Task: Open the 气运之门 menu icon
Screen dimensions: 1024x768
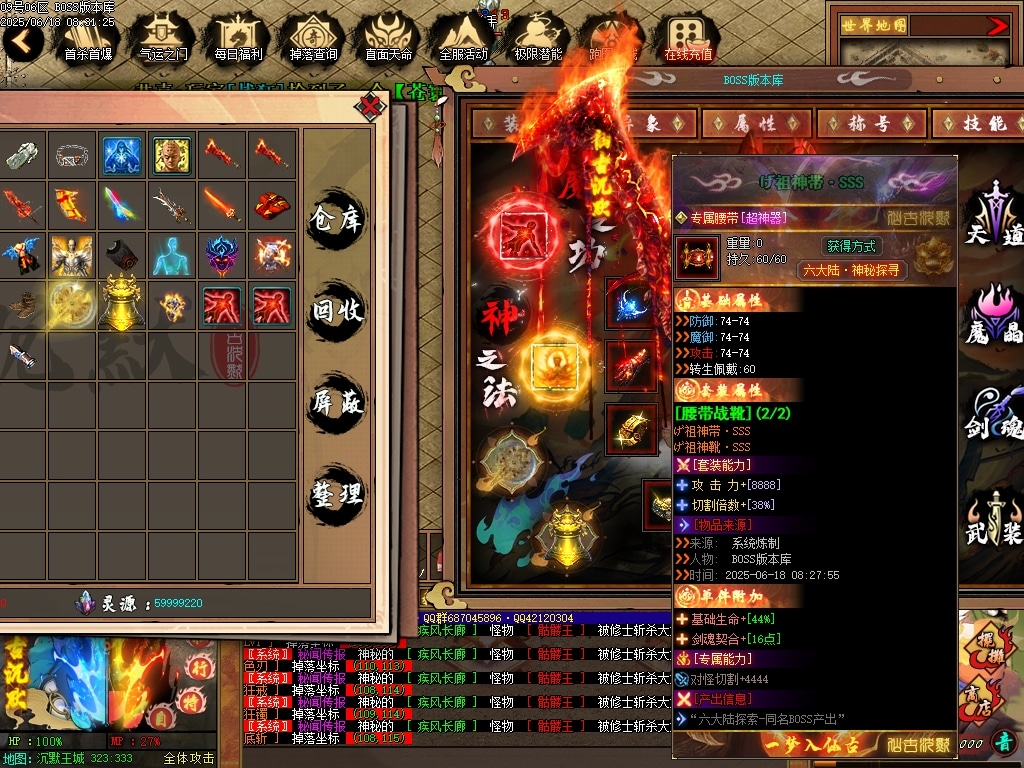Action: [x=163, y=38]
